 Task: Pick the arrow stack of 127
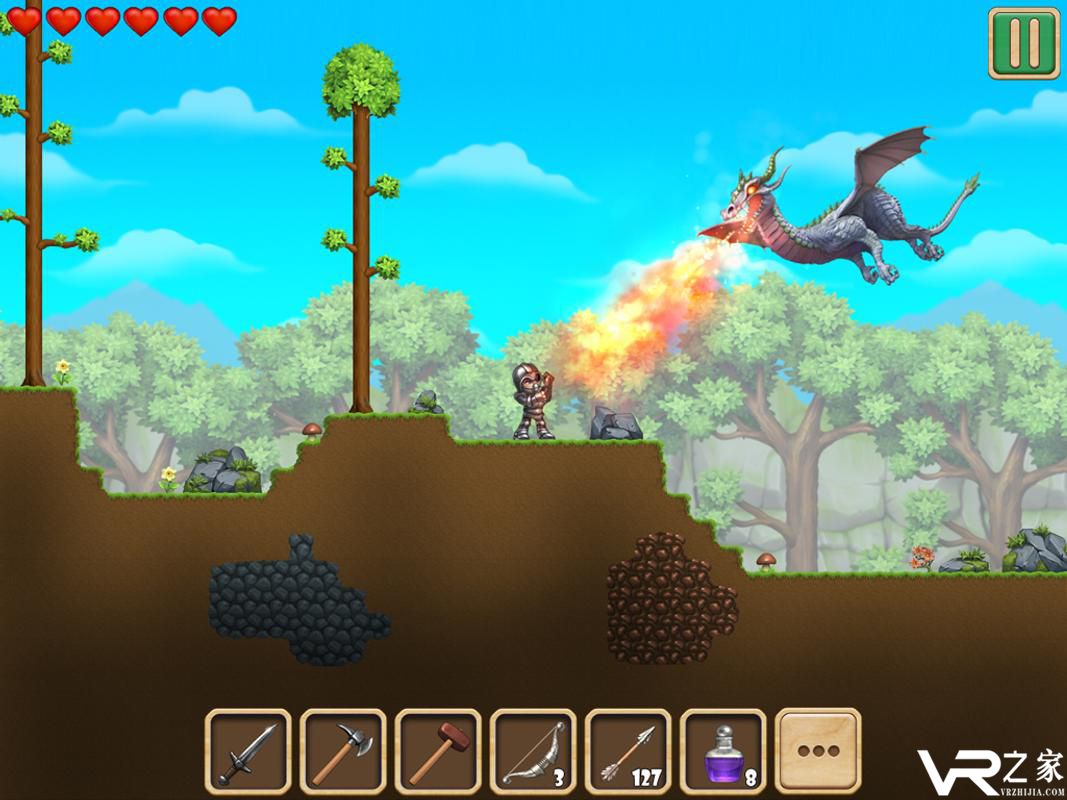coord(628,751)
